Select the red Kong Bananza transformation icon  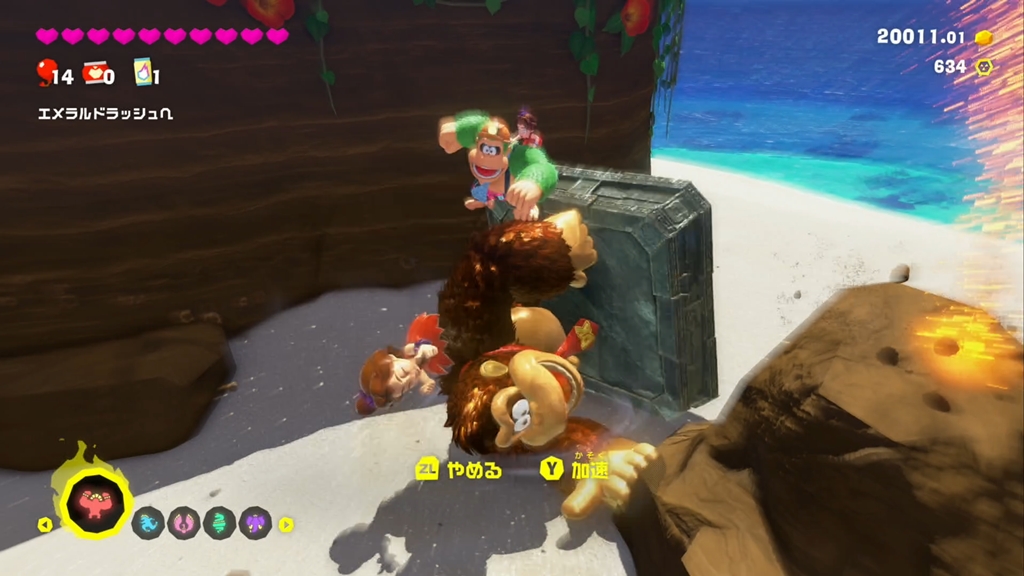96,503
